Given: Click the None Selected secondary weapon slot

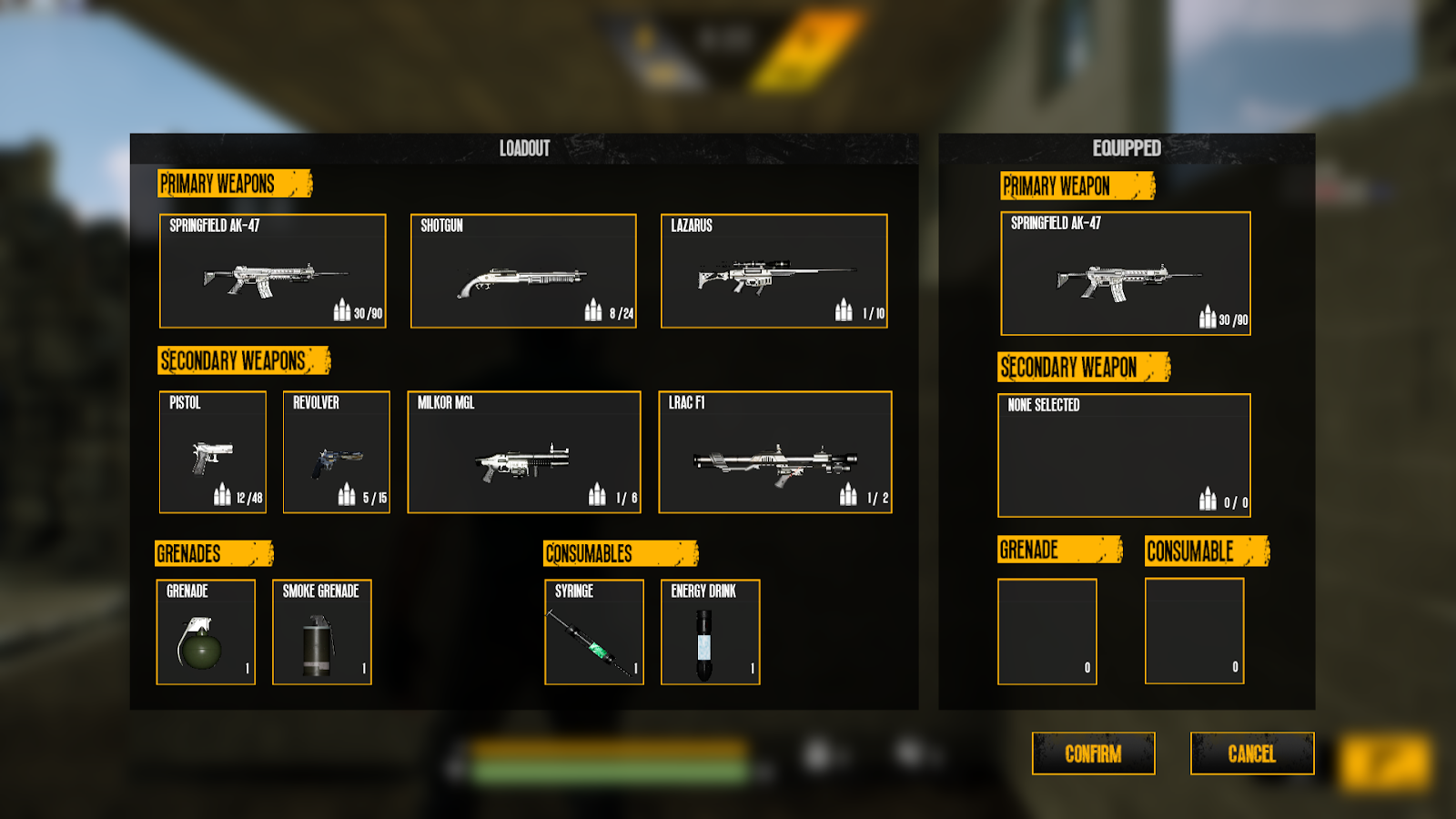Looking at the screenshot, I should click(x=1125, y=456).
